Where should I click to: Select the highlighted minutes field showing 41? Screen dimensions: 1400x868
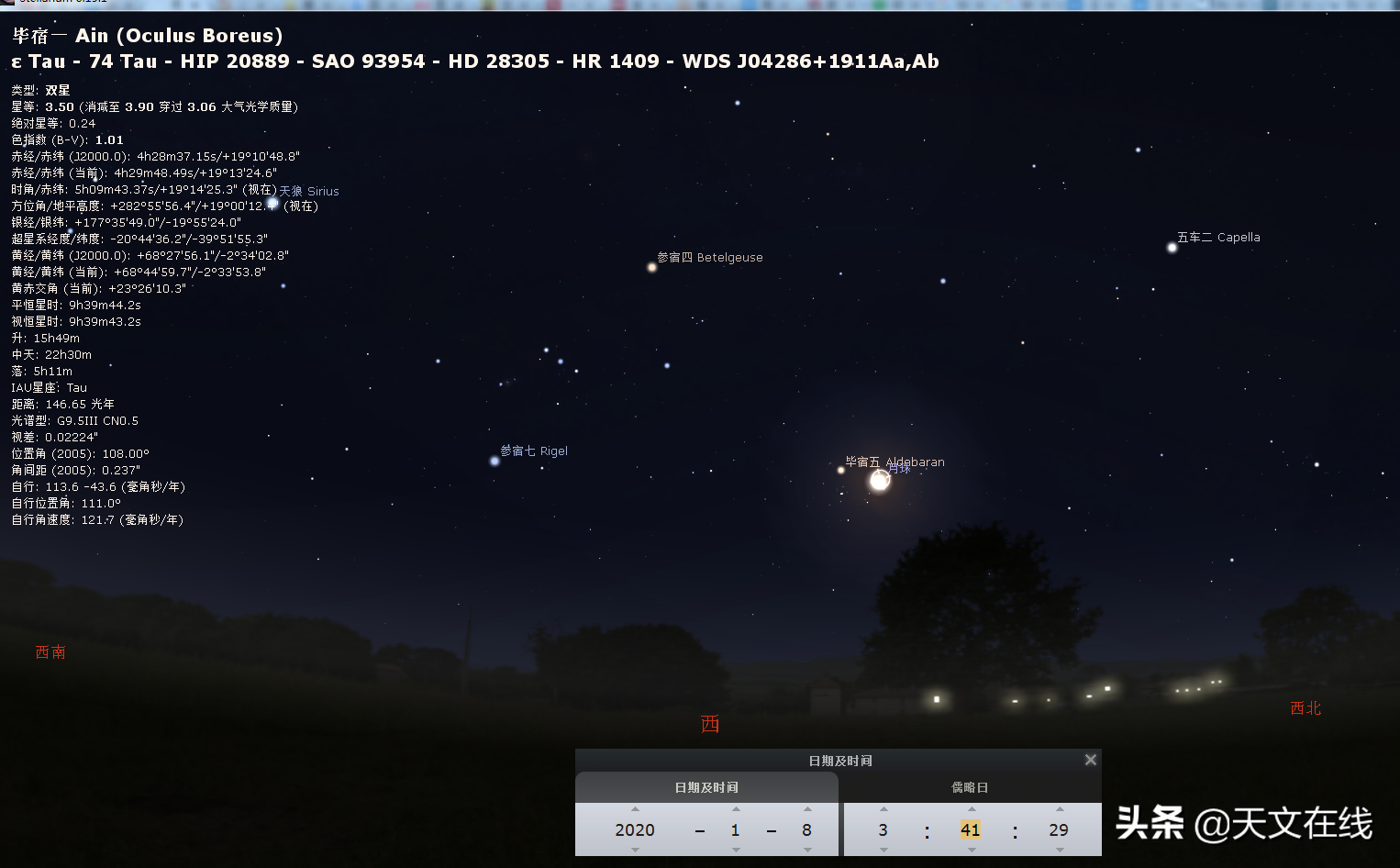tap(971, 829)
